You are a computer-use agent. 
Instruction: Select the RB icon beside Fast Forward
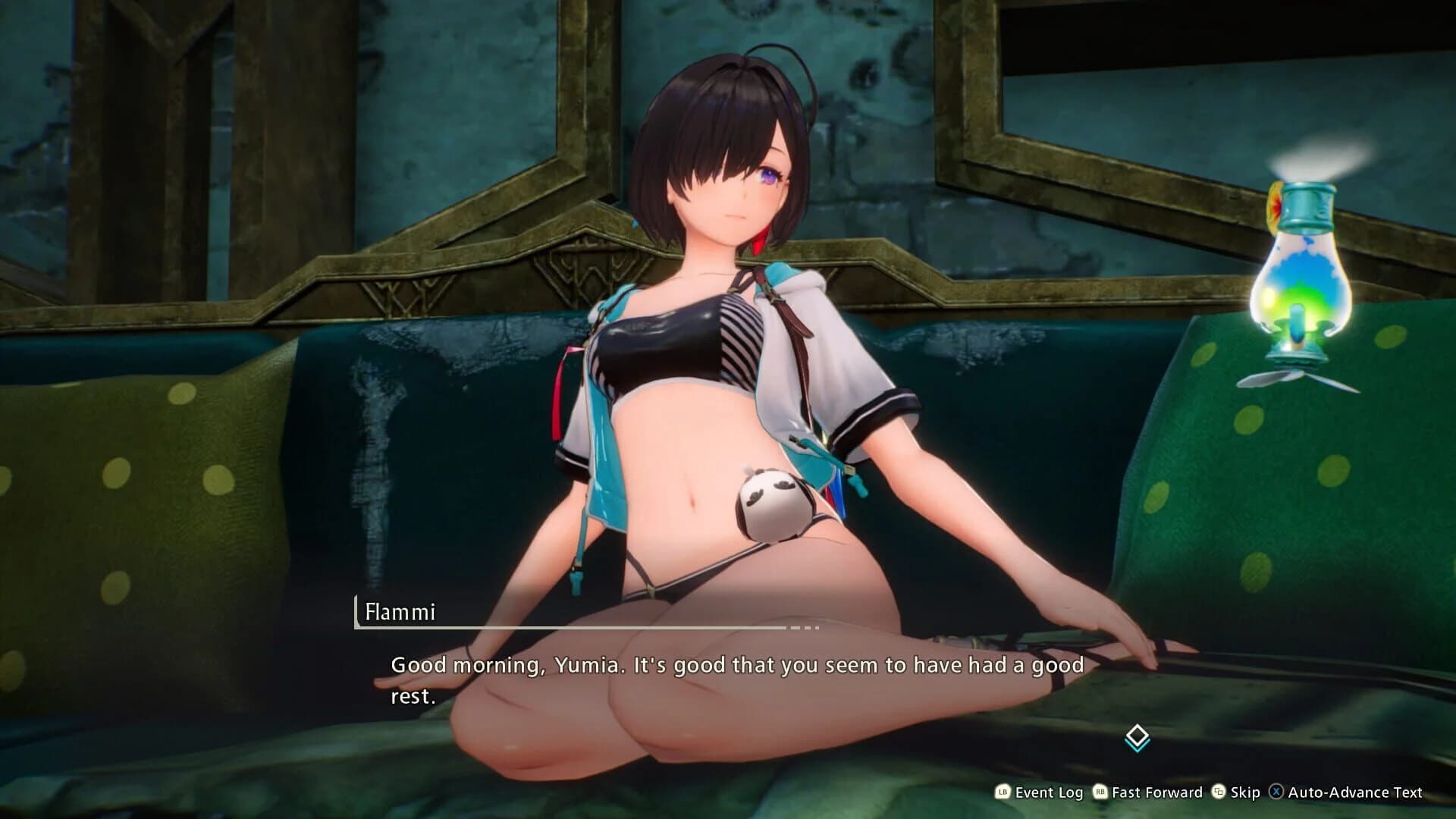1100,792
